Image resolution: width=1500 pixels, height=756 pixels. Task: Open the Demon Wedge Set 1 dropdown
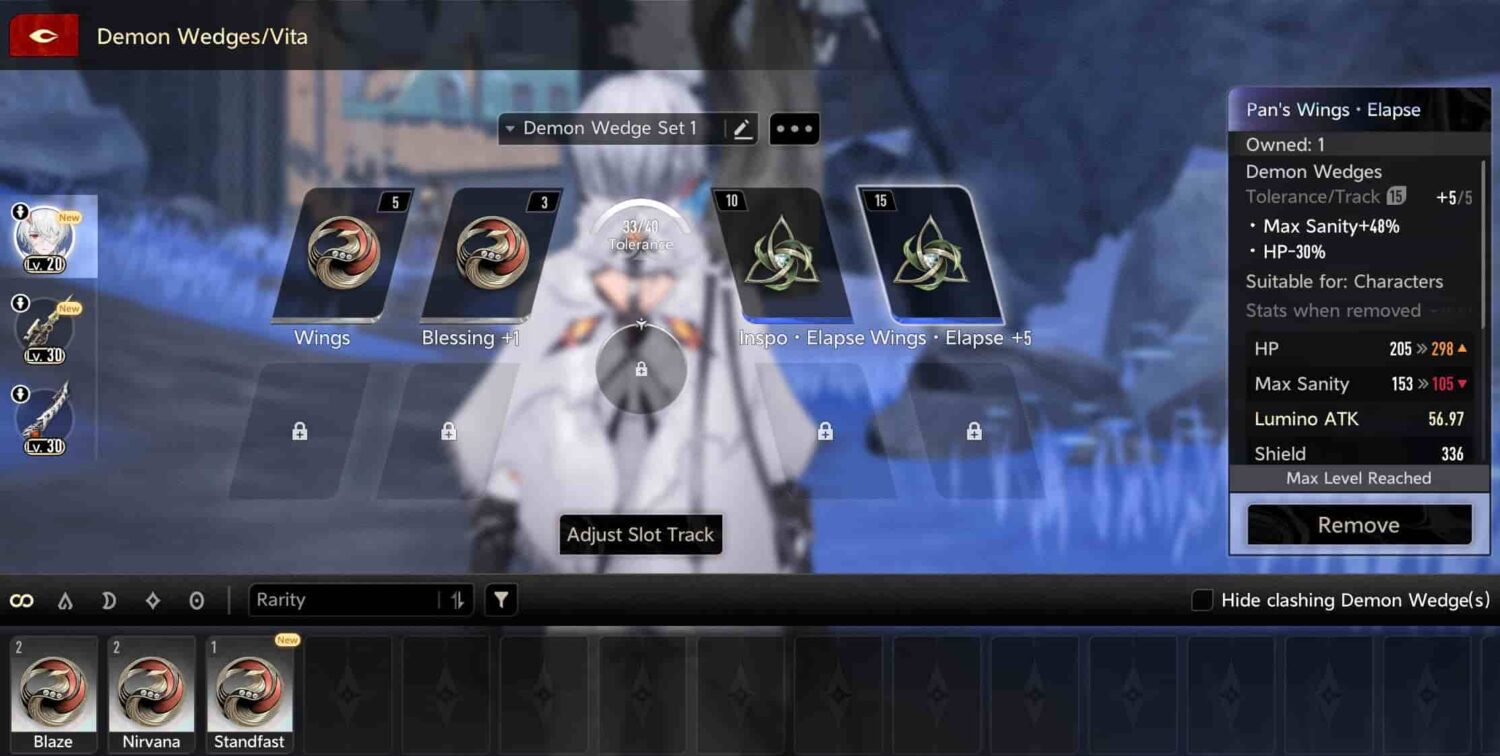pyautogui.click(x=600, y=128)
